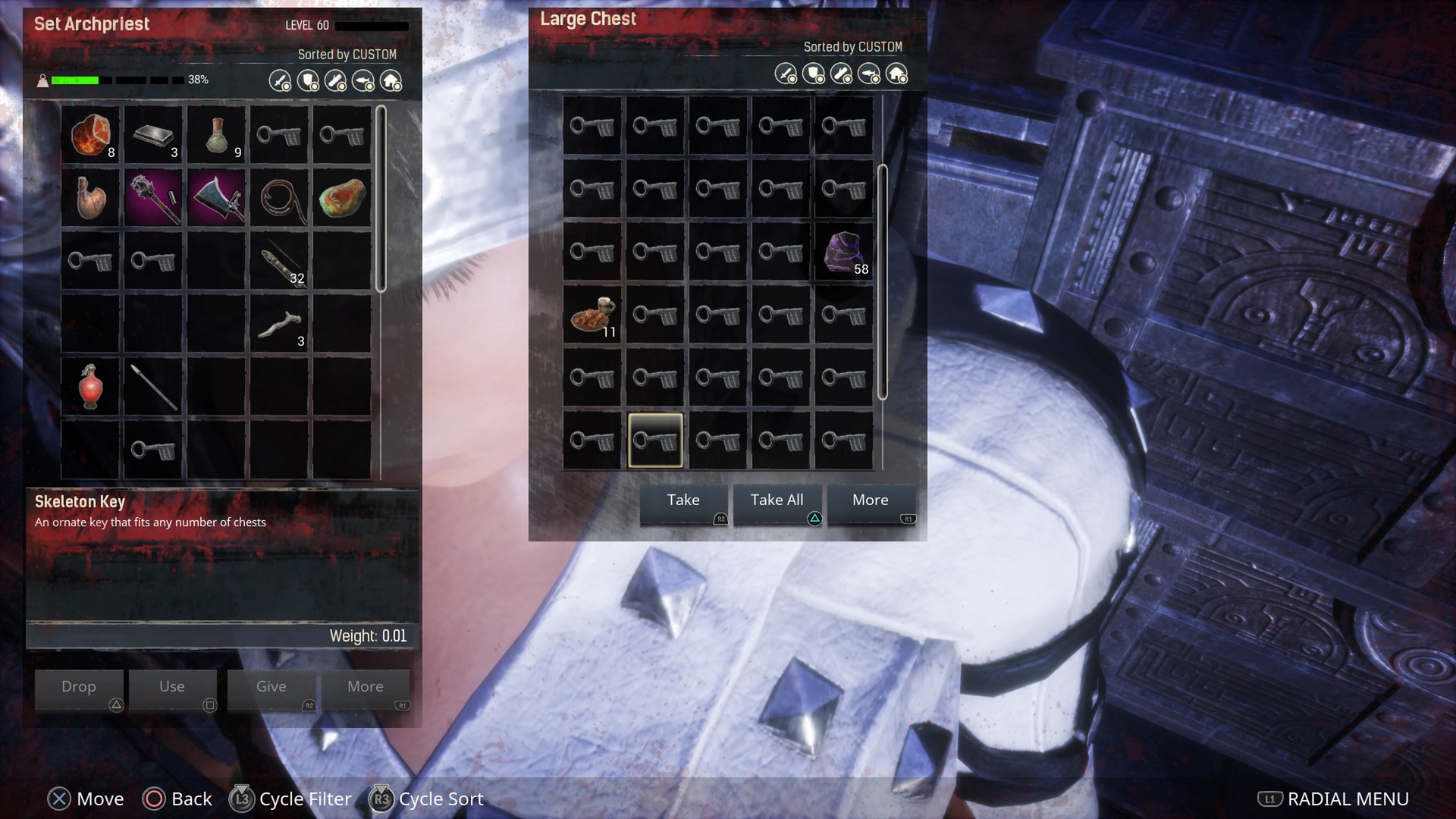Click the Give button
The width and height of the screenshot is (1456, 819).
[271, 688]
